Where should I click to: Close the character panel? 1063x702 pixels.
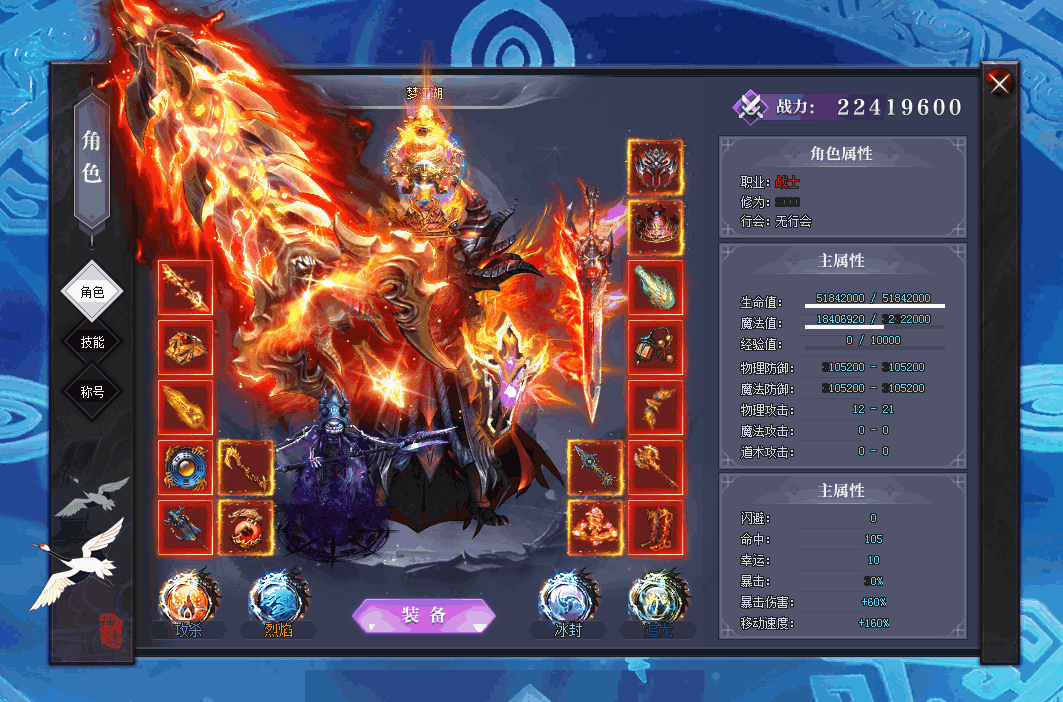pyautogui.click(x=999, y=84)
